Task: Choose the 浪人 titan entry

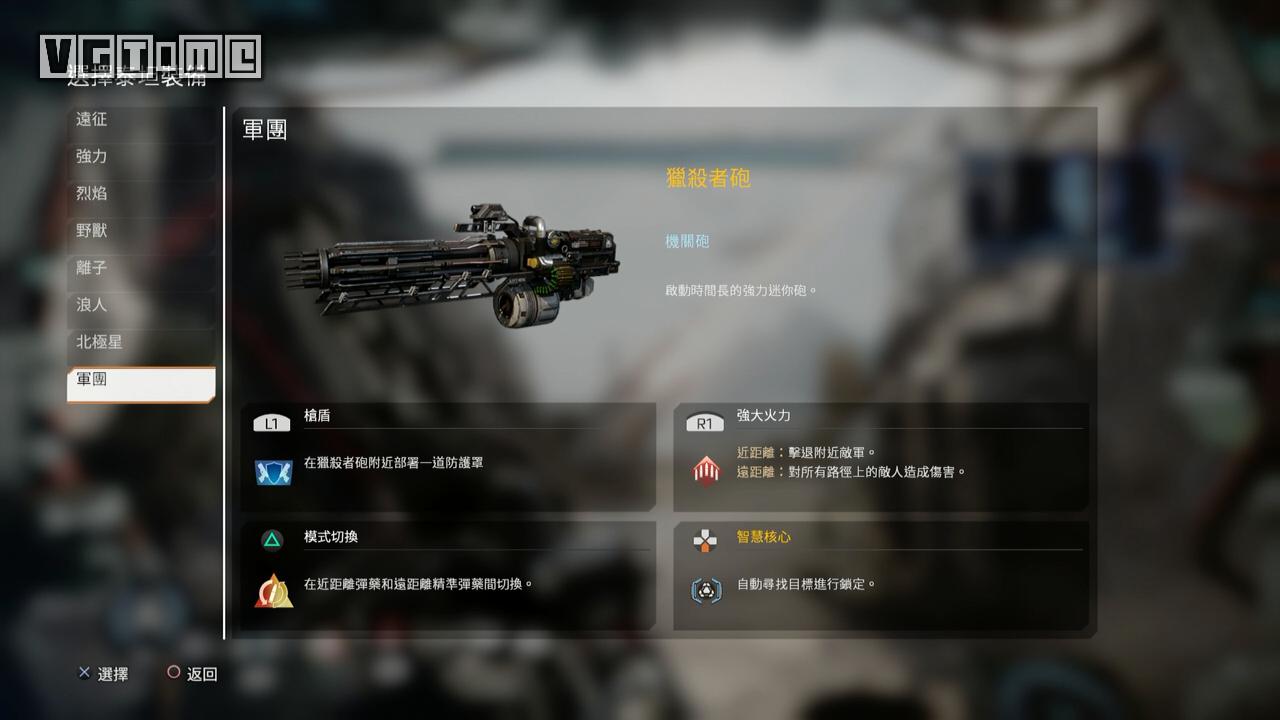Action: coord(140,305)
